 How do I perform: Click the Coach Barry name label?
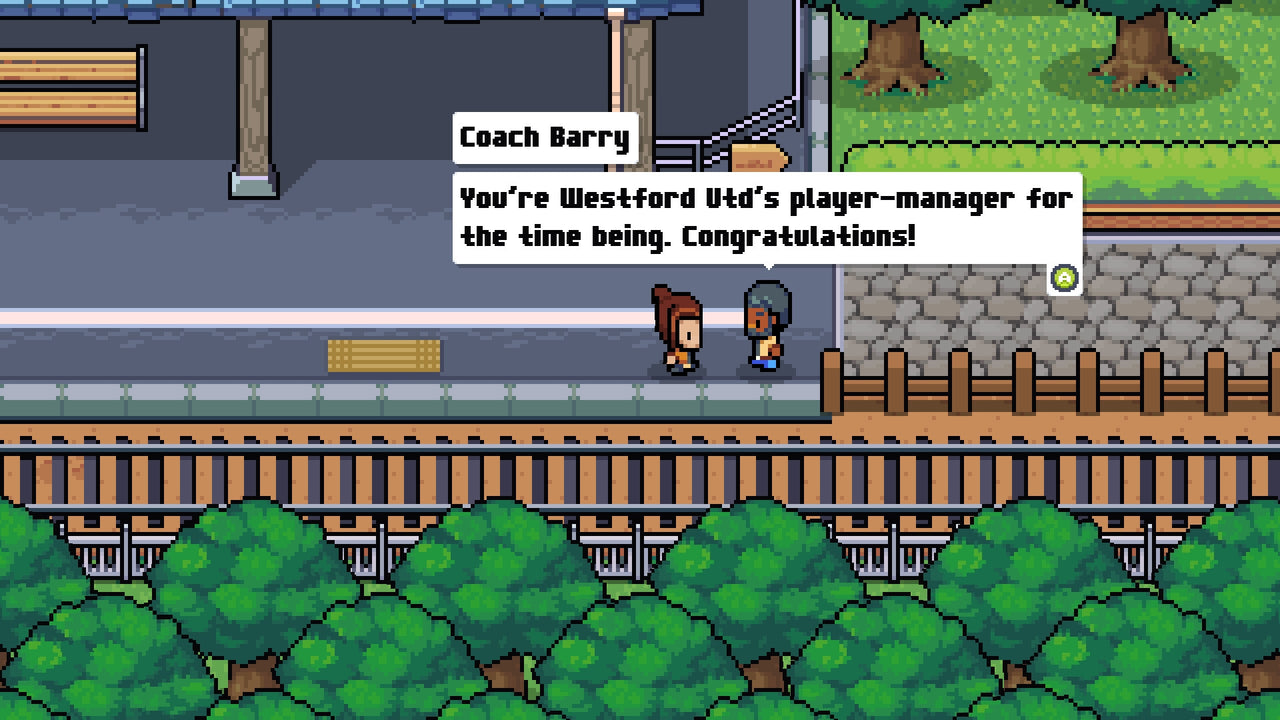(x=545, y=138)
